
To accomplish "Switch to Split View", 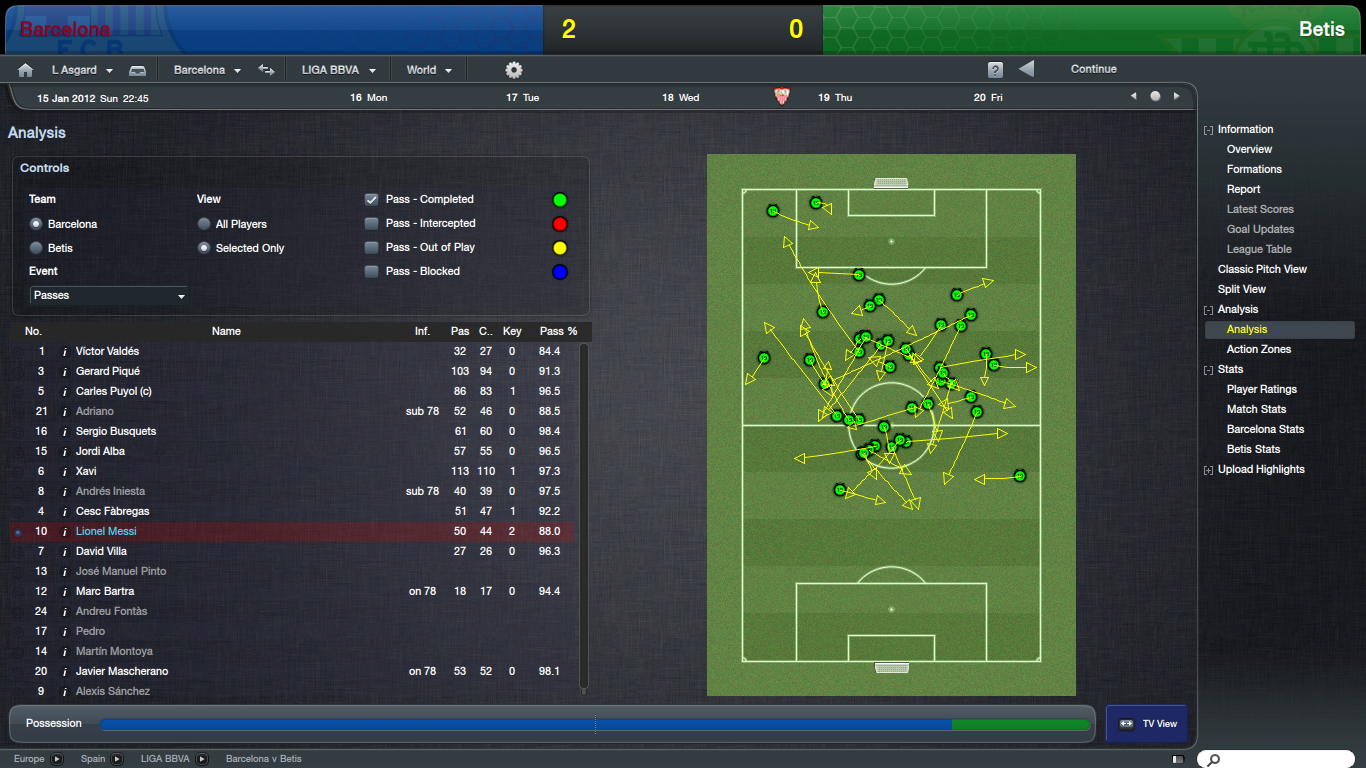I will point(1242,289).
